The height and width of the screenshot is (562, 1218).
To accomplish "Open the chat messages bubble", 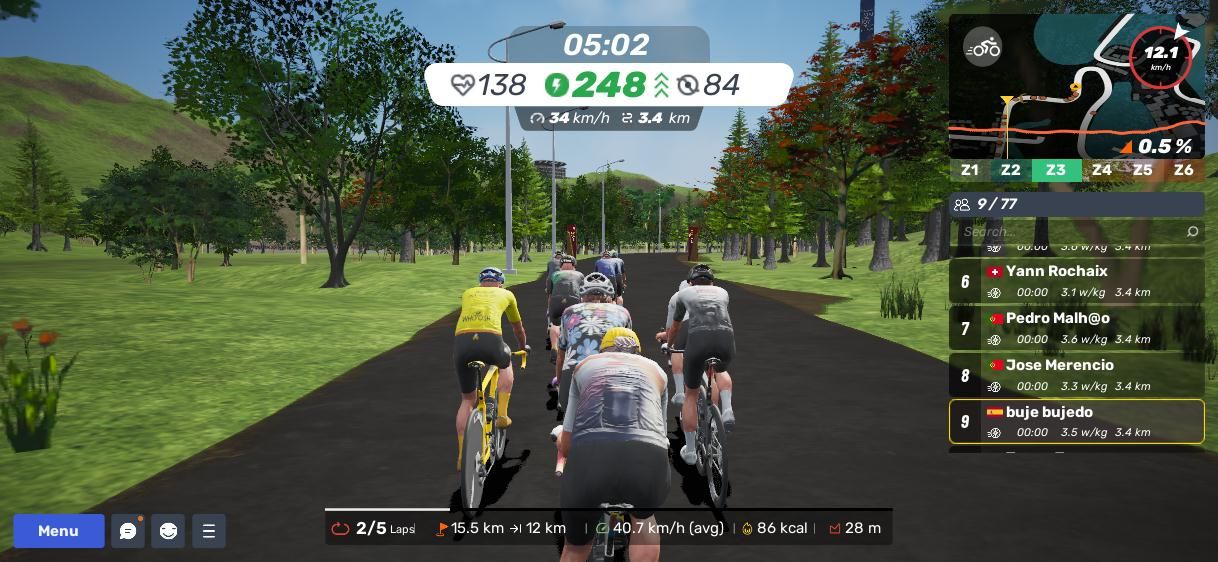I will [128, 531].
